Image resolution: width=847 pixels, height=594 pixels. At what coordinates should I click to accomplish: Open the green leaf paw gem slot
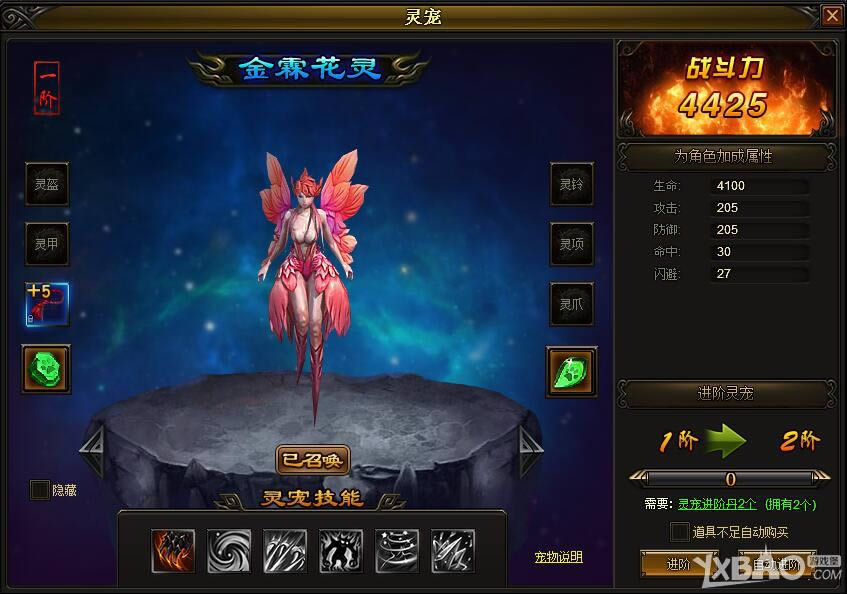point(571,370)
